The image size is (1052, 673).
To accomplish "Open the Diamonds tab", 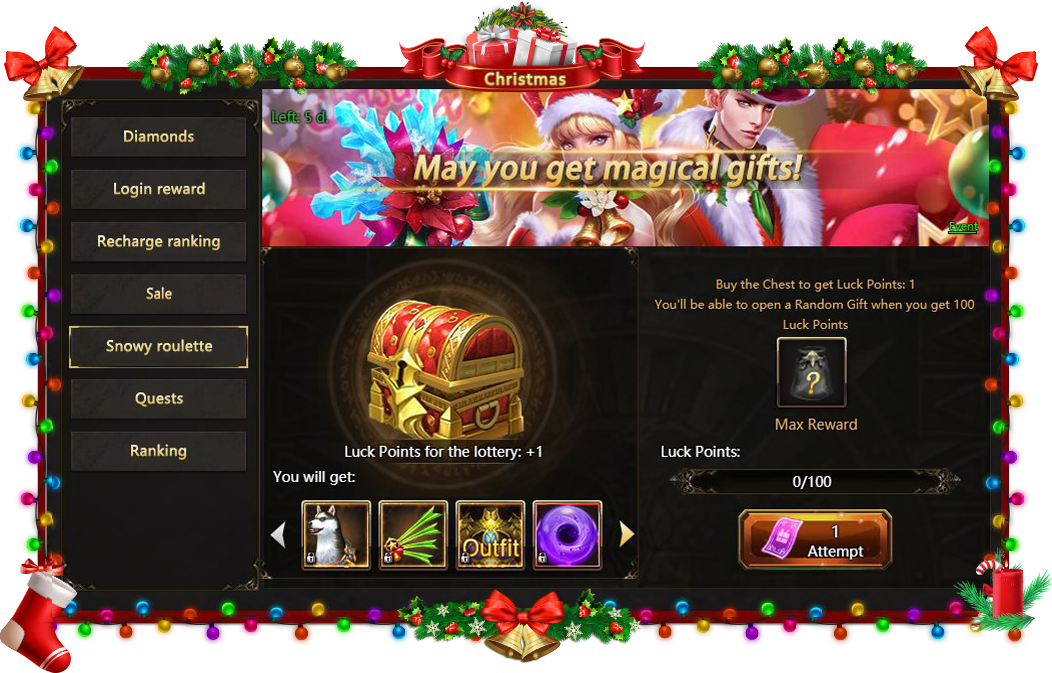I will pyautogui.click(x=158, y=137).
